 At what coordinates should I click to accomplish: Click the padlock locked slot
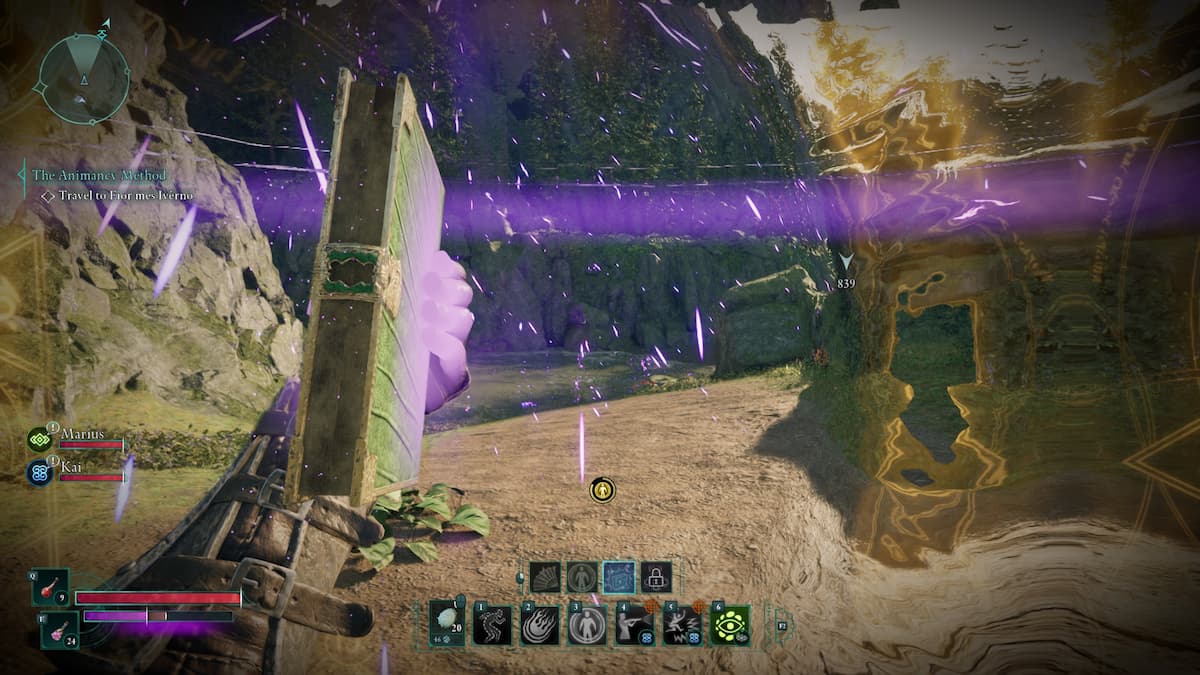coord(656,577)
